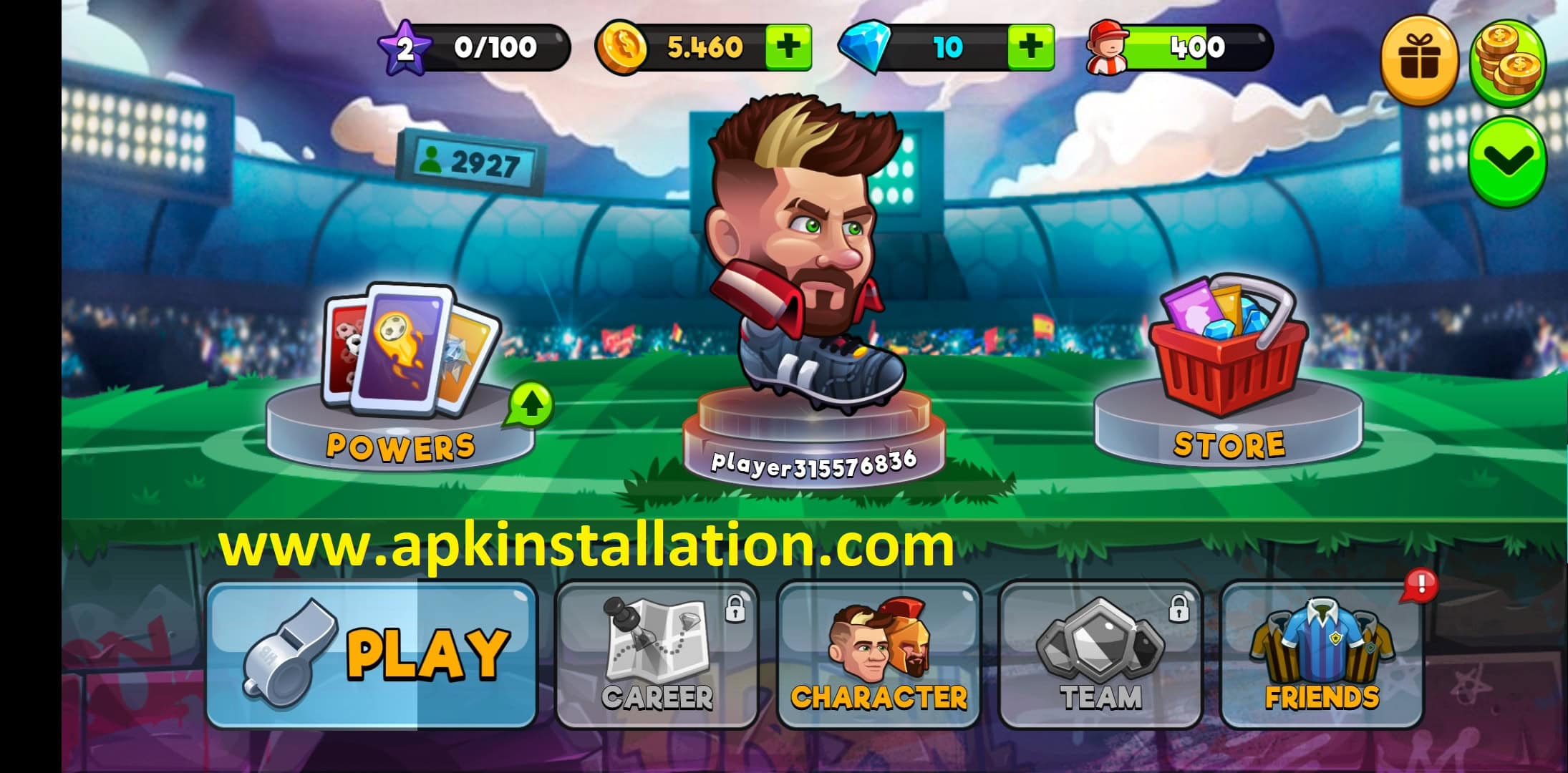Viewport: 1568px width, 773px height.
Task: Open the Store shopping basket
Action: (x=1228, y=372)
